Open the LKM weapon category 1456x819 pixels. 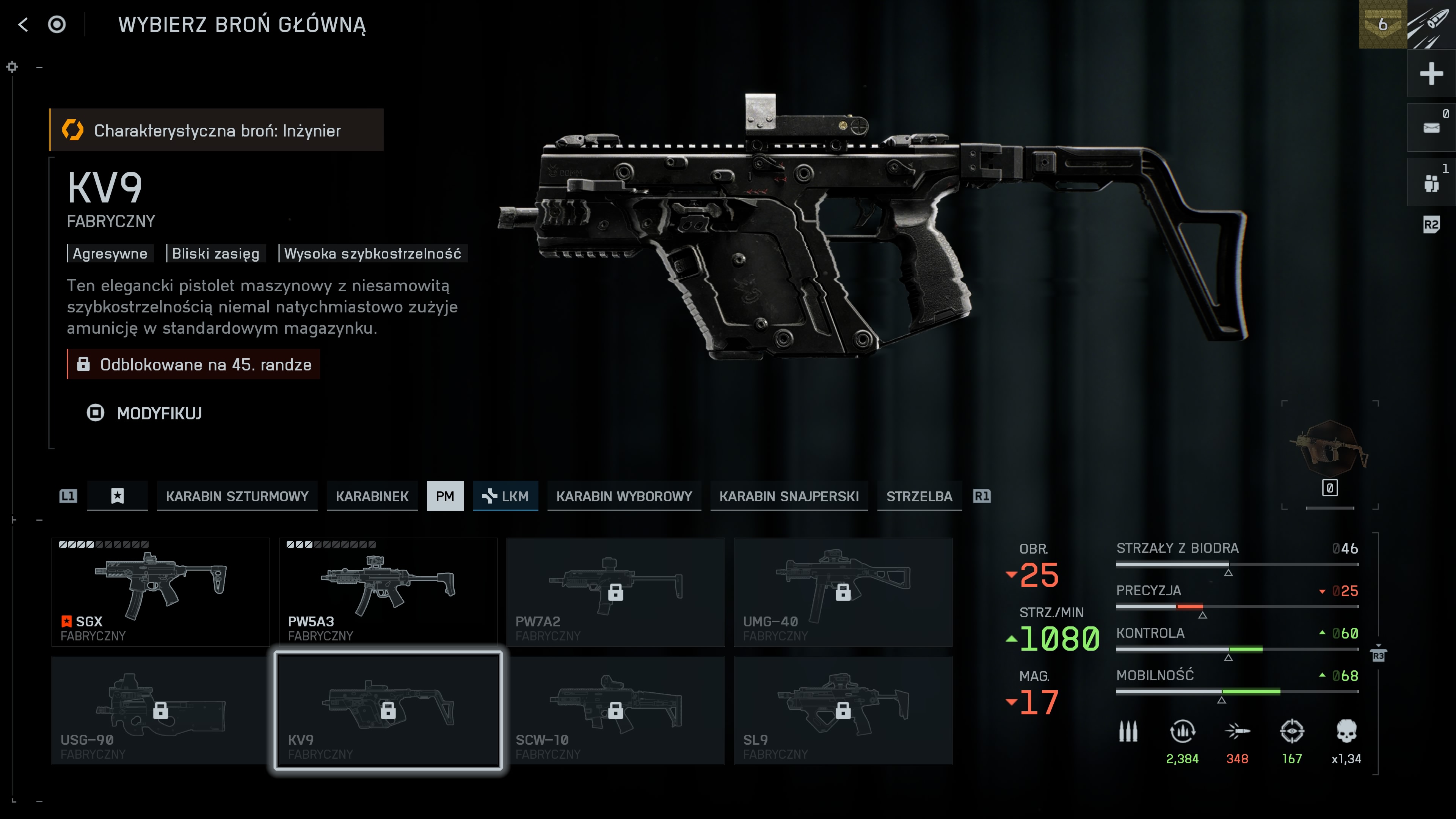(505, 496)
